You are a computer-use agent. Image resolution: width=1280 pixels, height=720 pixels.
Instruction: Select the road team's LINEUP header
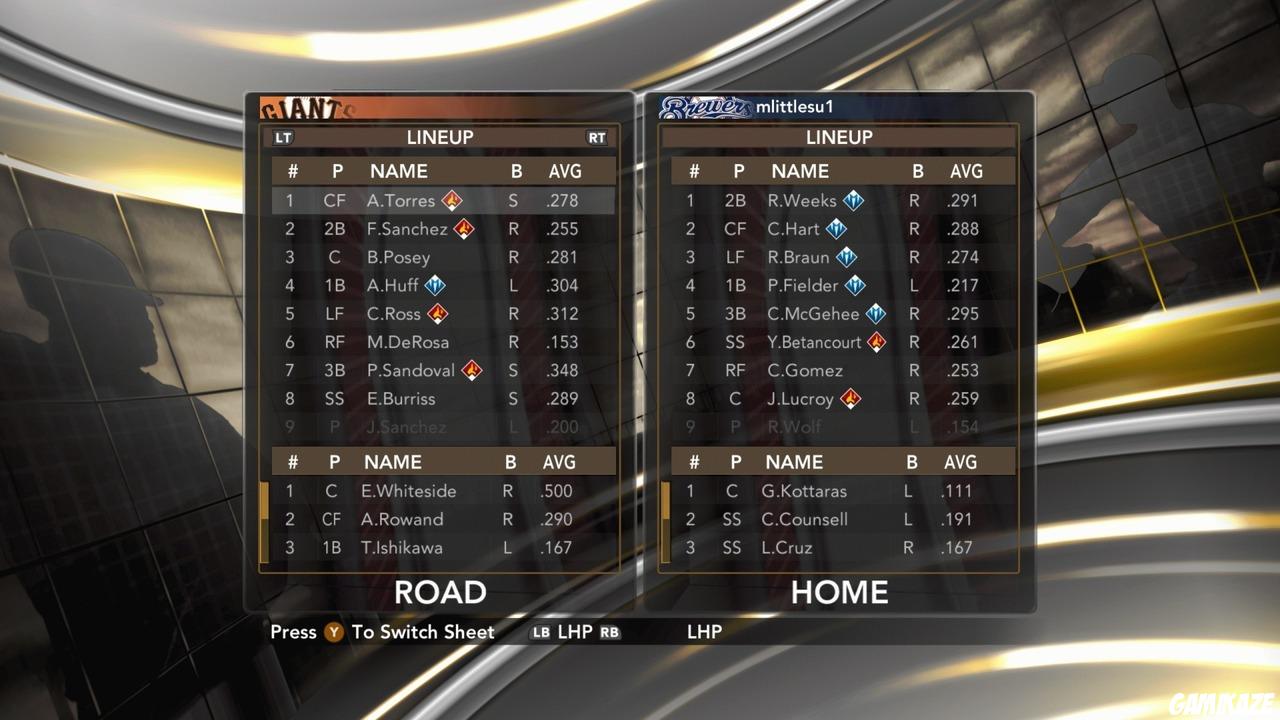click(438, 137)
